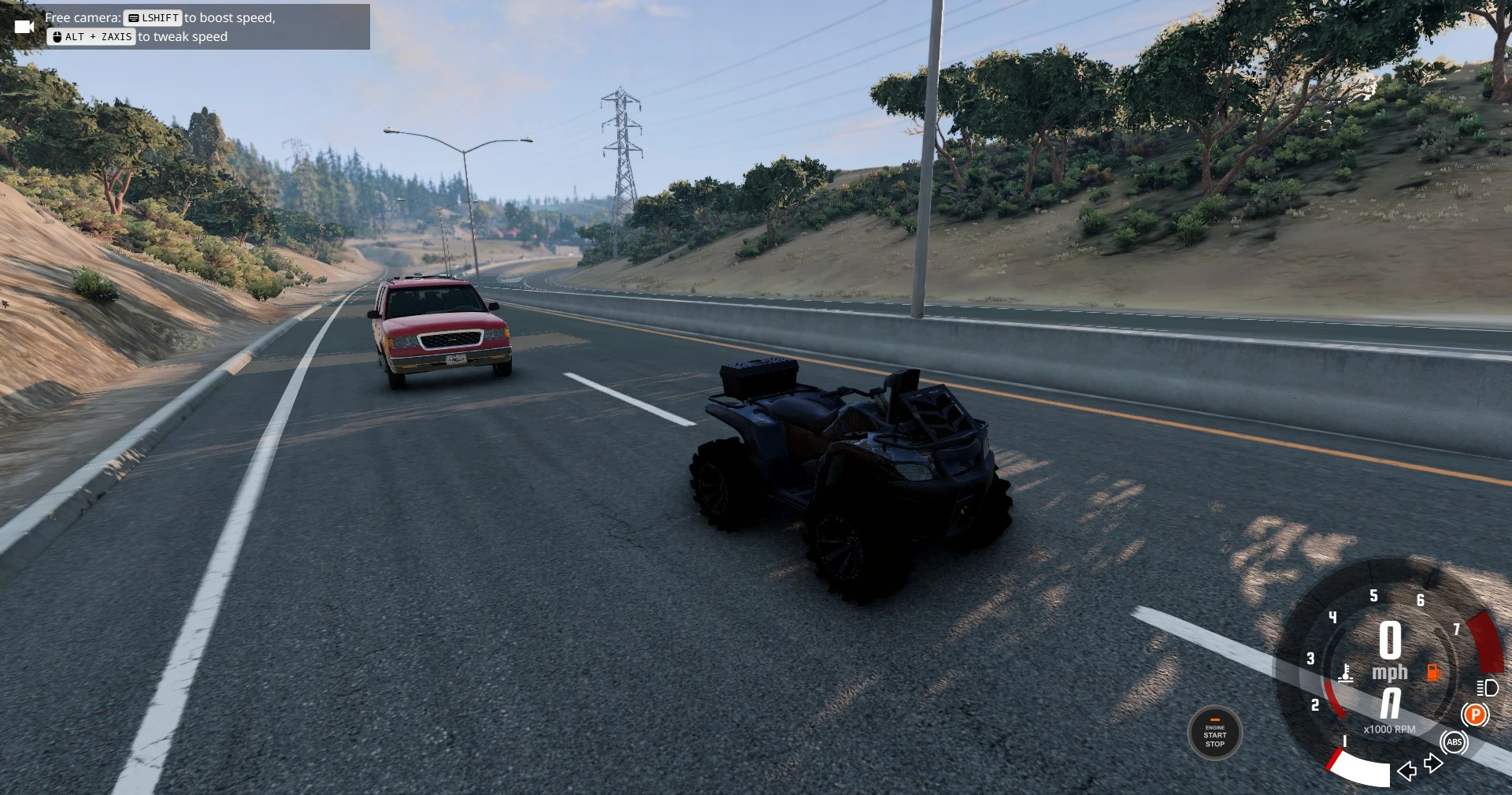Click the red tachometer redline zone
This screenshot has height=795, width=1512.
(x=1484, y=641)
